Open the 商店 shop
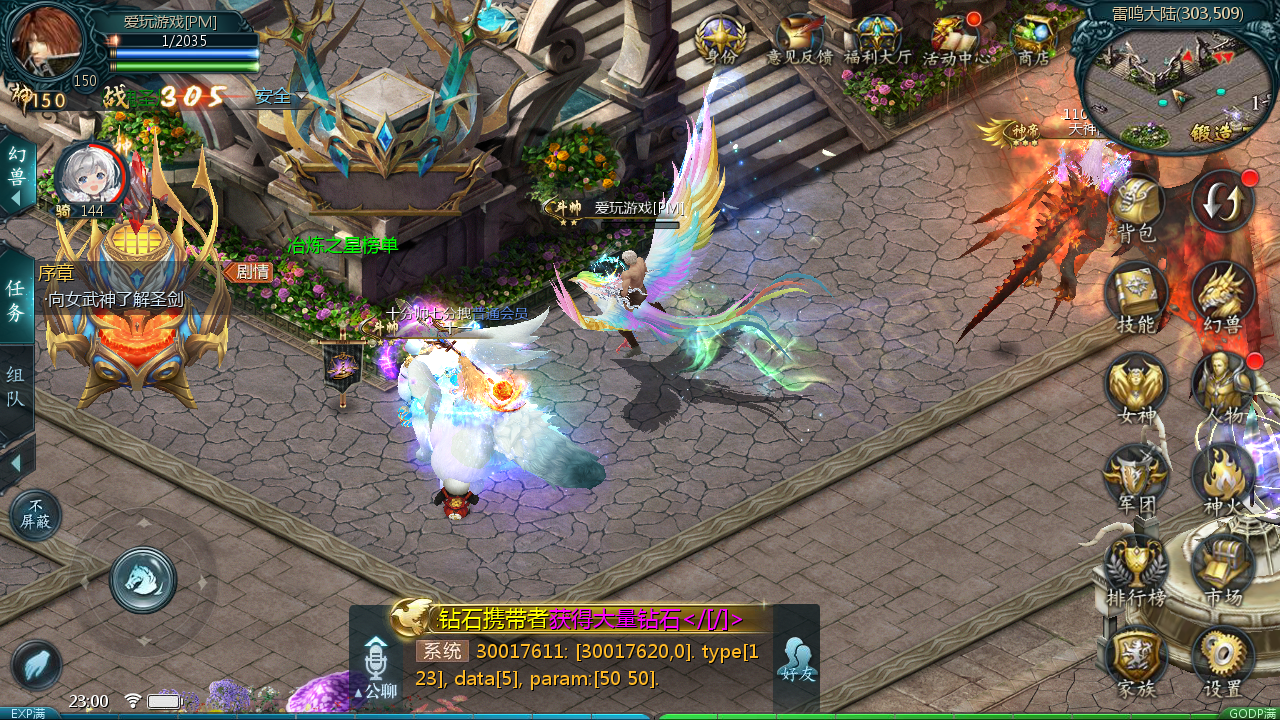This screenshot has width=1280, height=720. coord(1033,40)
